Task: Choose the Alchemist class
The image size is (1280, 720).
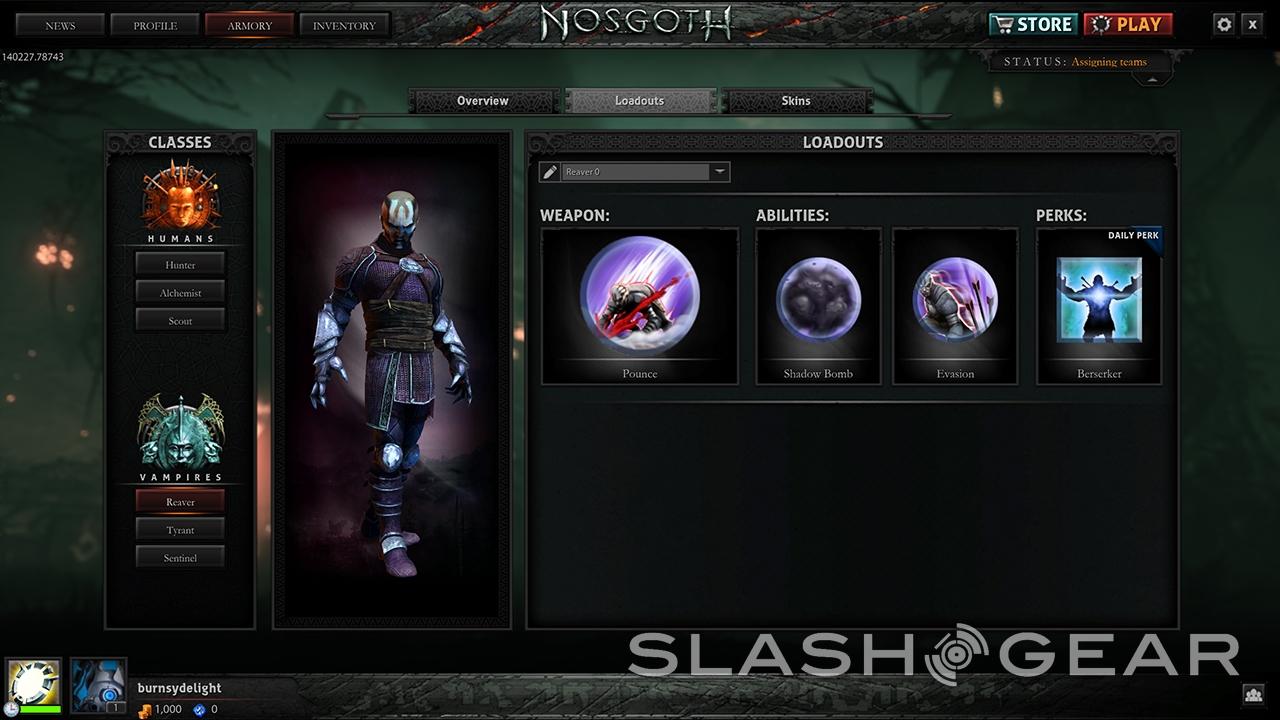Action: point(180,293)
